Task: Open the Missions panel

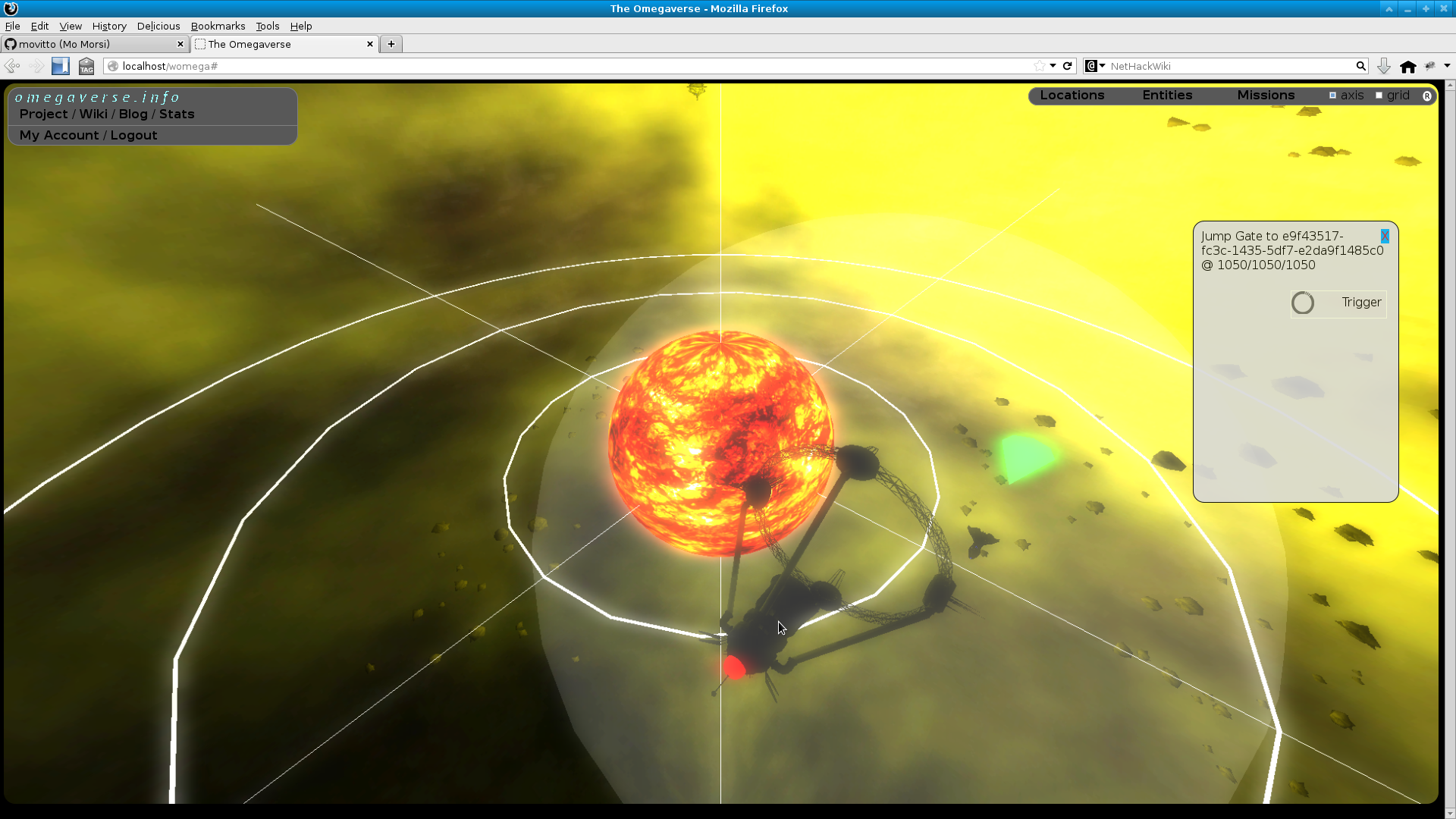Action: [x=1265, y=95]
